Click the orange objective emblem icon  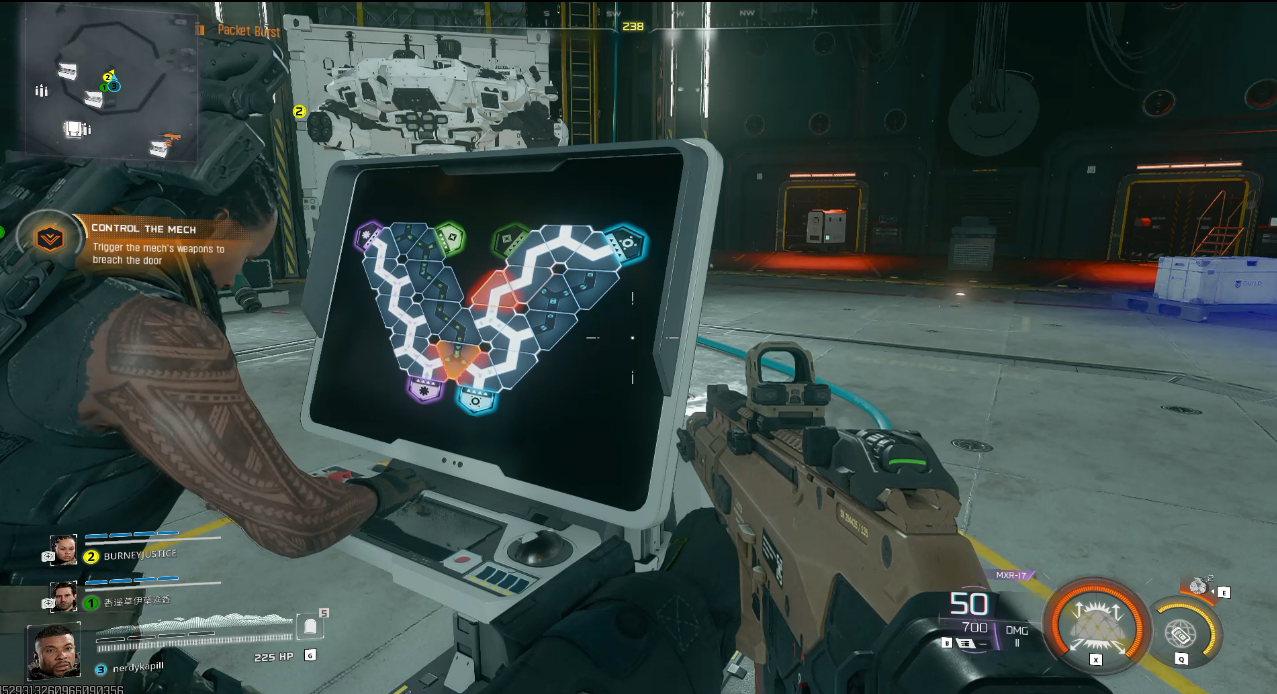click(45, 238)
